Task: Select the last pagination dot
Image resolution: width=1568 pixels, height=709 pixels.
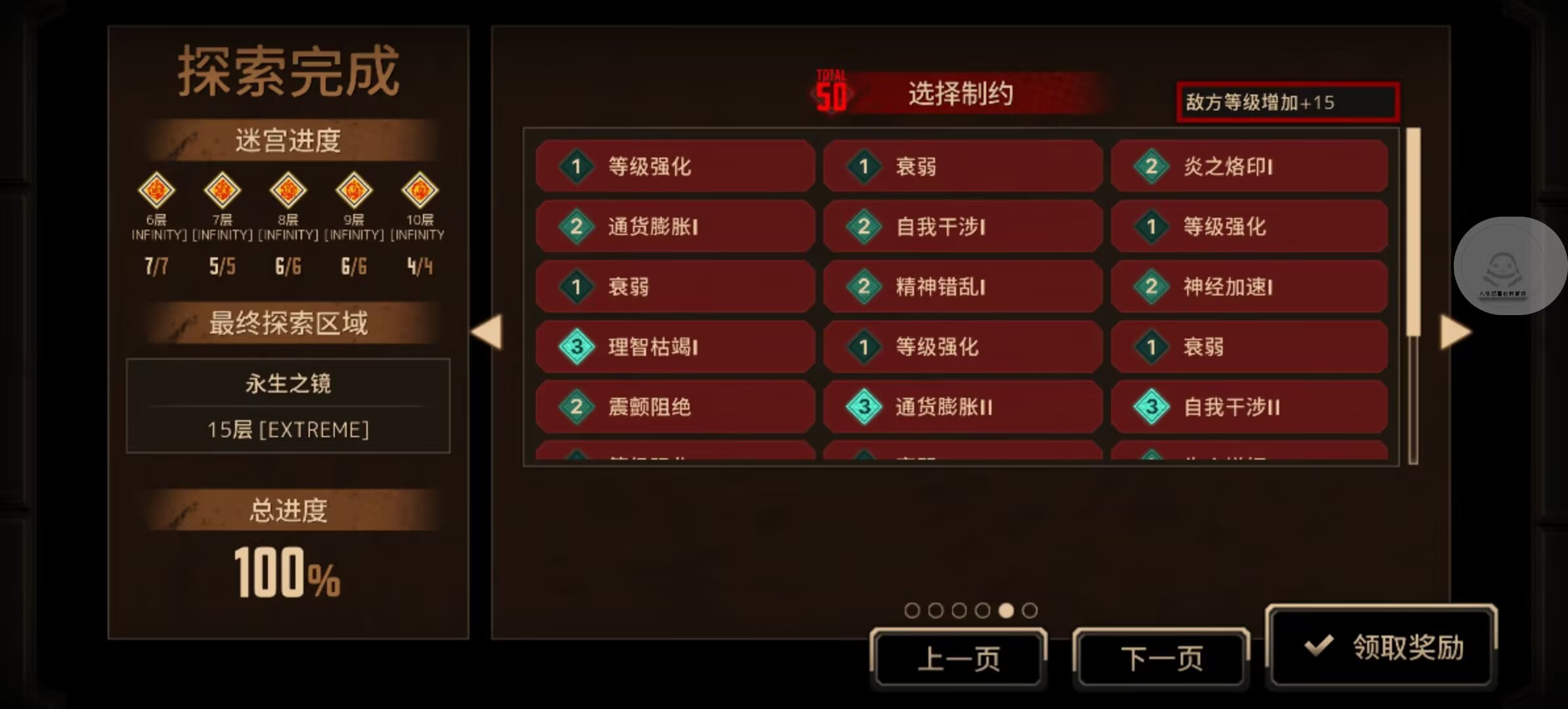Action: click(x=1028, y=610)
